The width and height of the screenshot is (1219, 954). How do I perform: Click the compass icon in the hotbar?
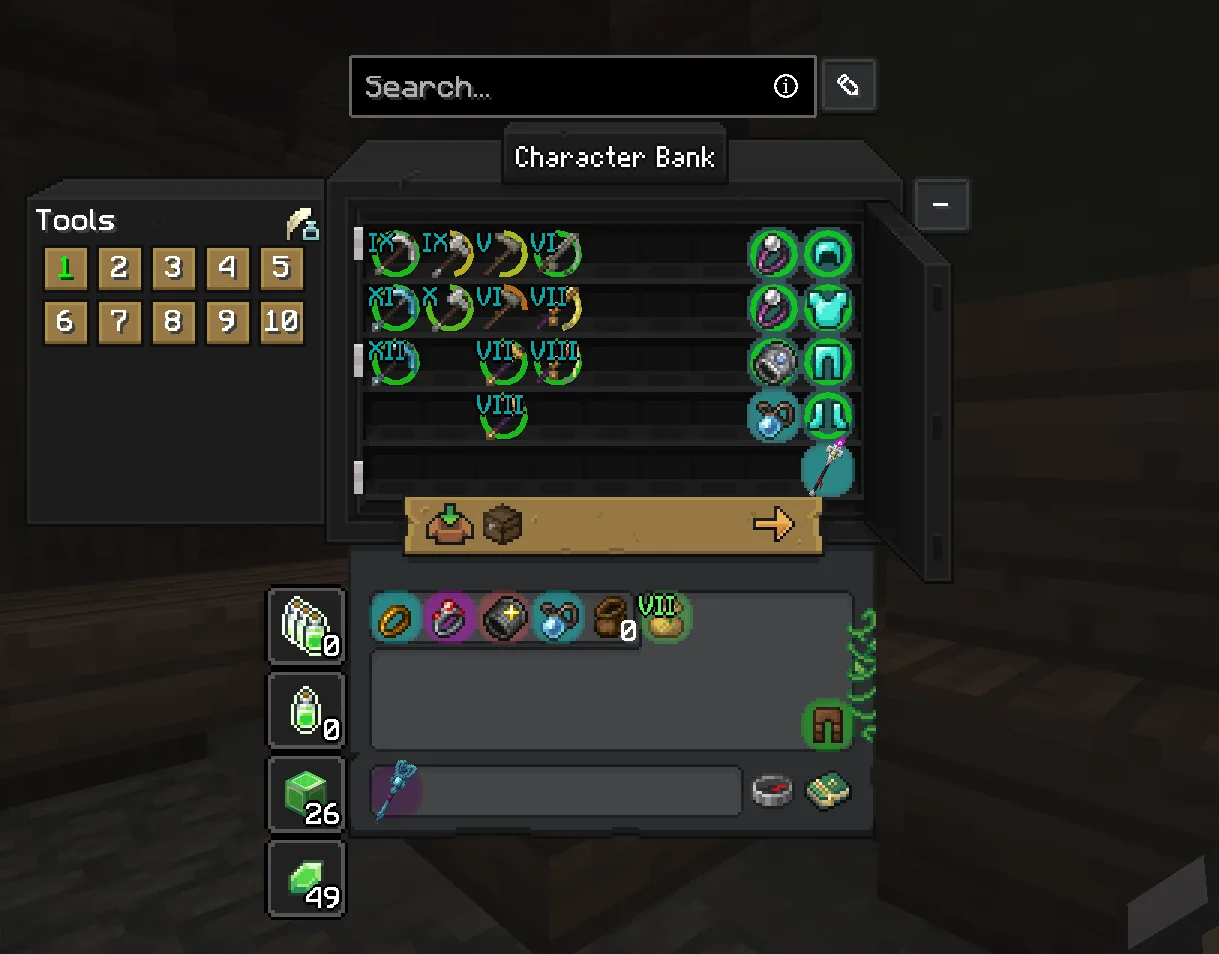tap(772, 791)
